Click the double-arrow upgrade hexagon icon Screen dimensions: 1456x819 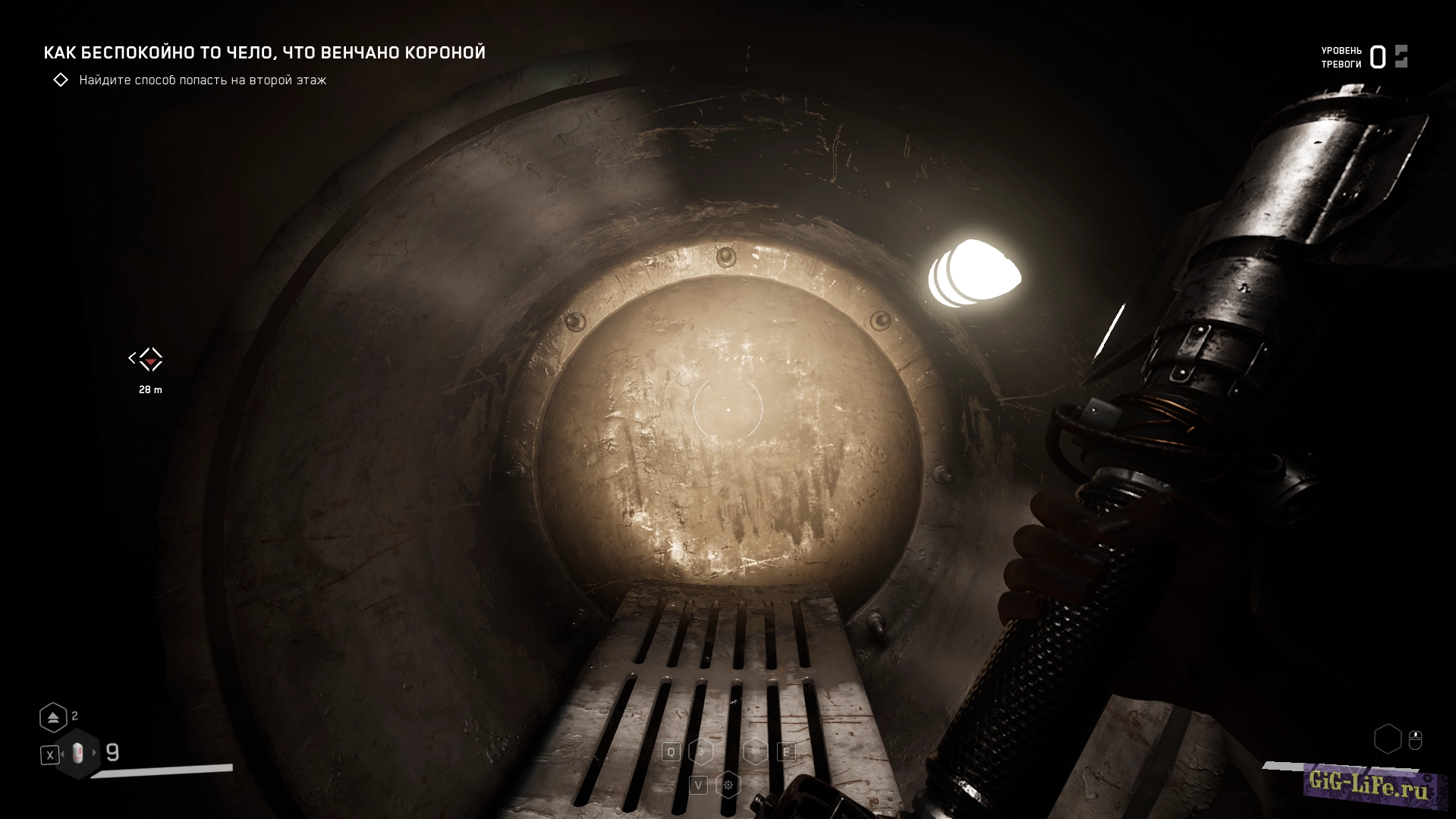(x=53, y=717)
